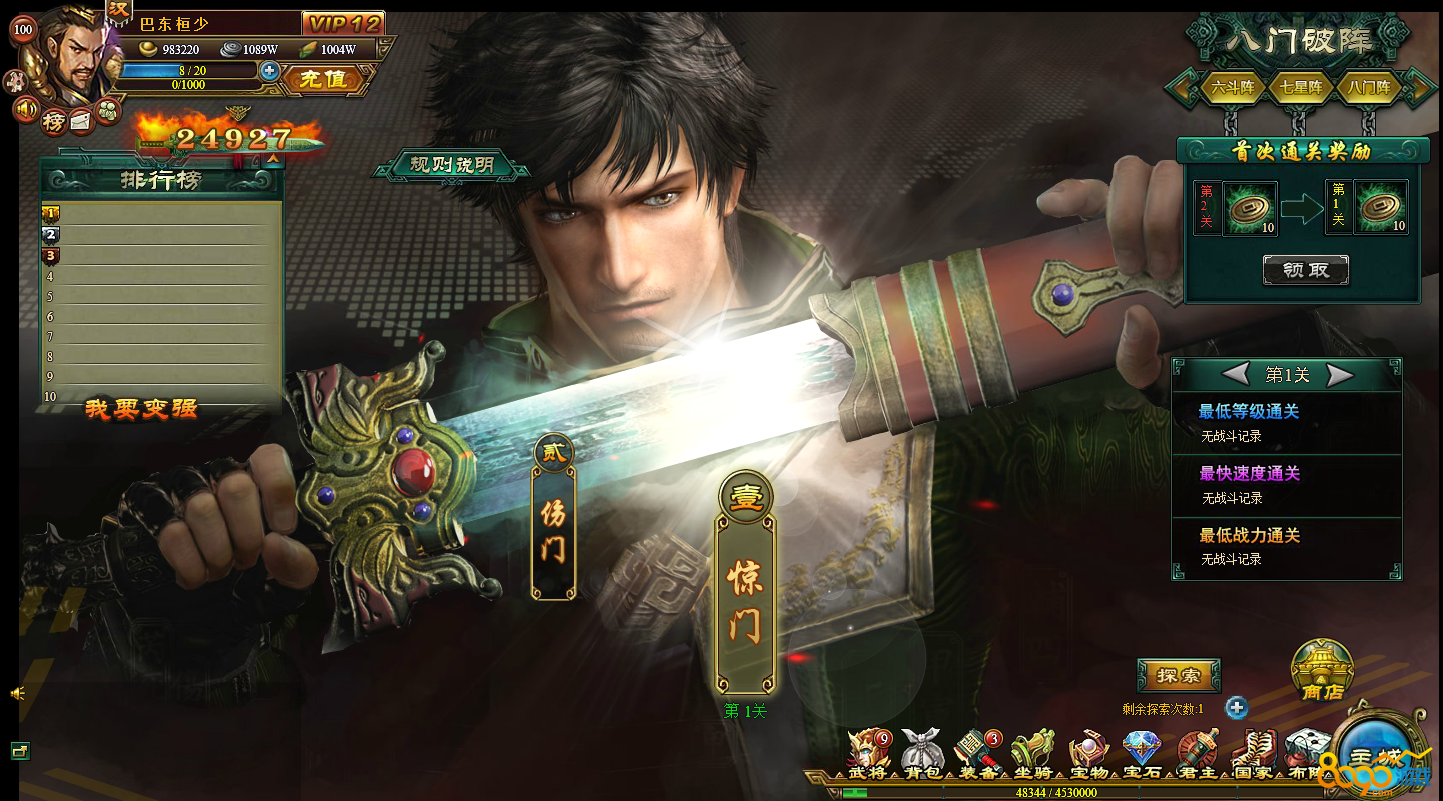
Task: Click the 充值 recharge button
Action: pos(322,79)
